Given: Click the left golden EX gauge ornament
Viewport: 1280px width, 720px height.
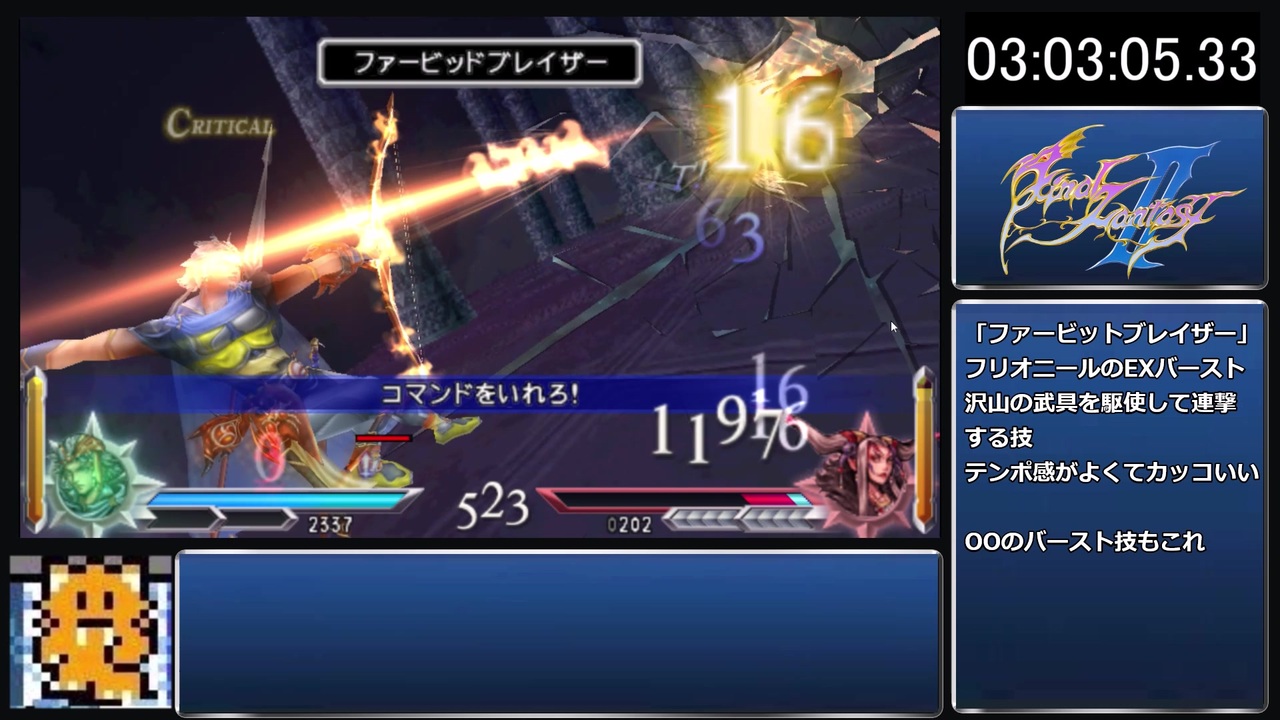Looking at the screenshot, I should point(36,450).
